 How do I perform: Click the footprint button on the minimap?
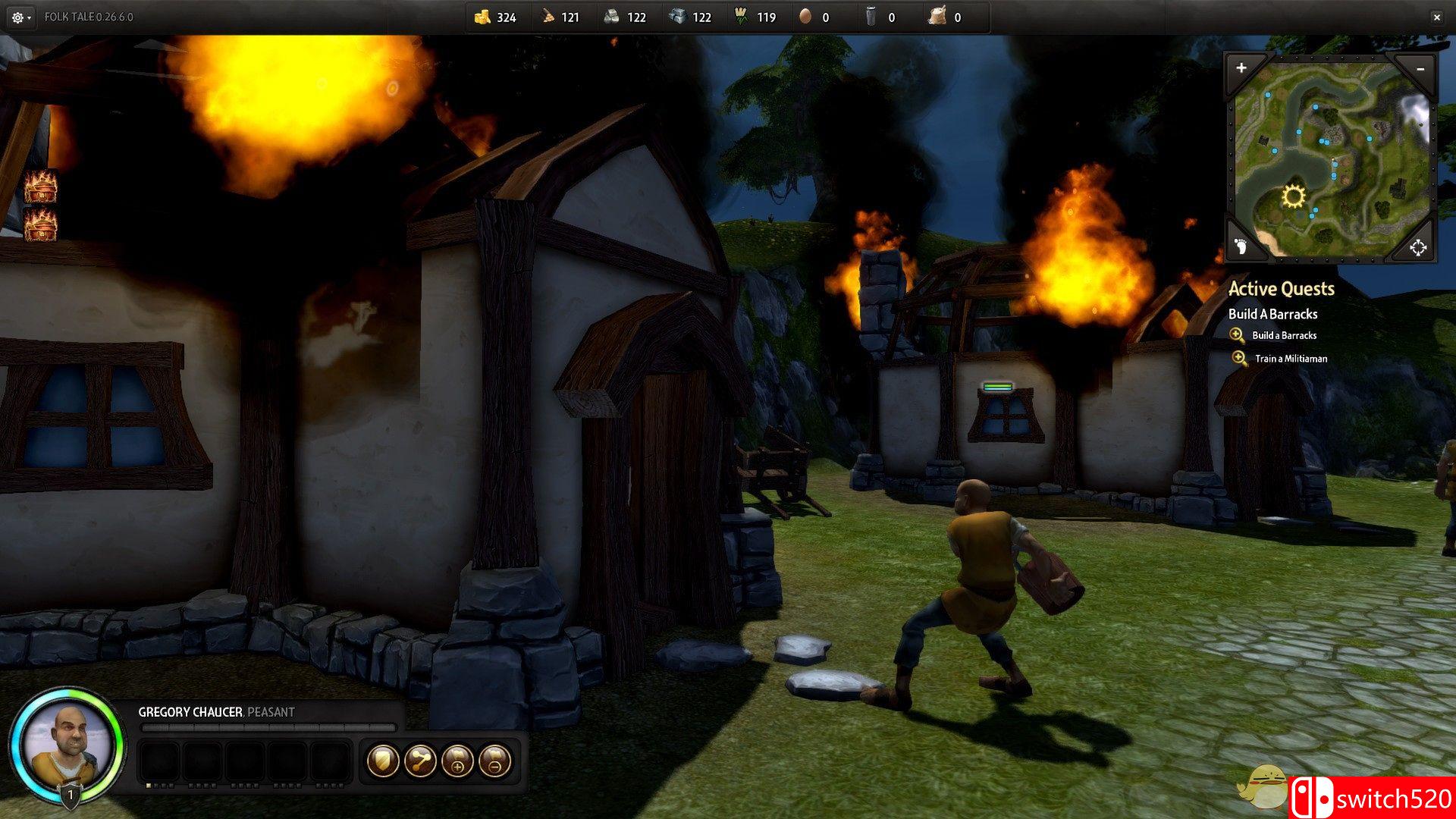point(1241,246)
